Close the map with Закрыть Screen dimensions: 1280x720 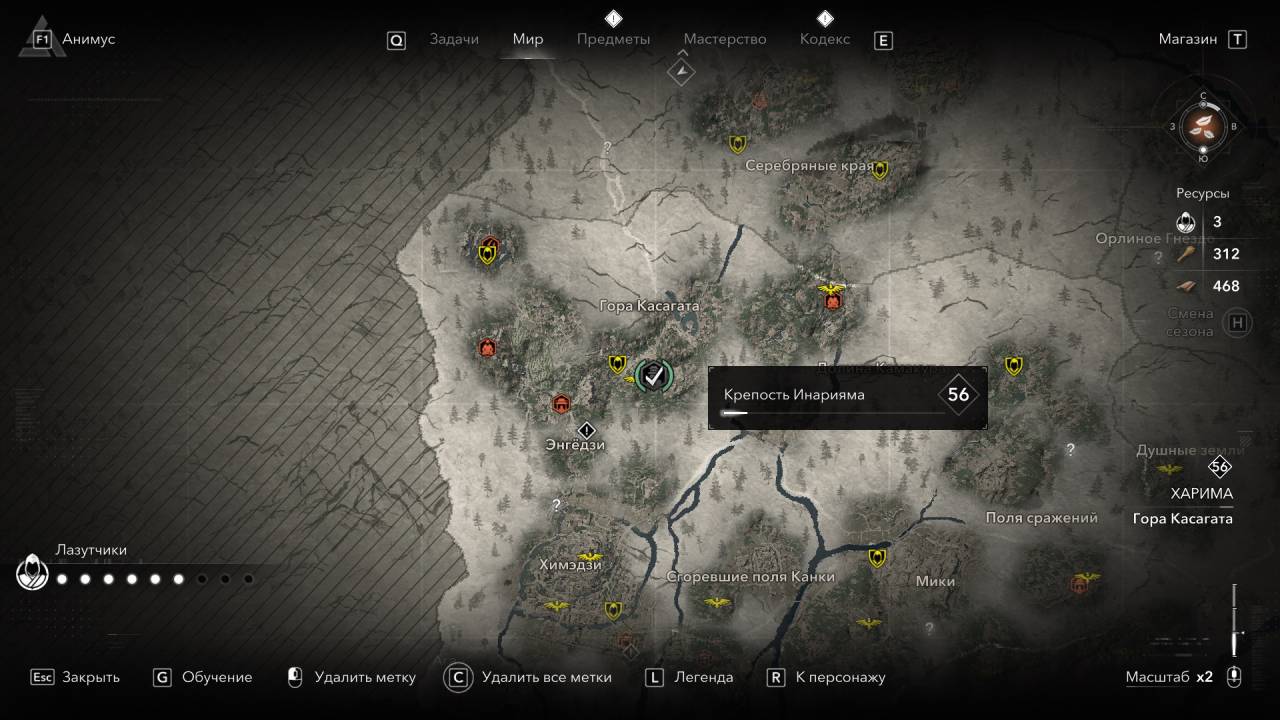(x=76, y=677)
